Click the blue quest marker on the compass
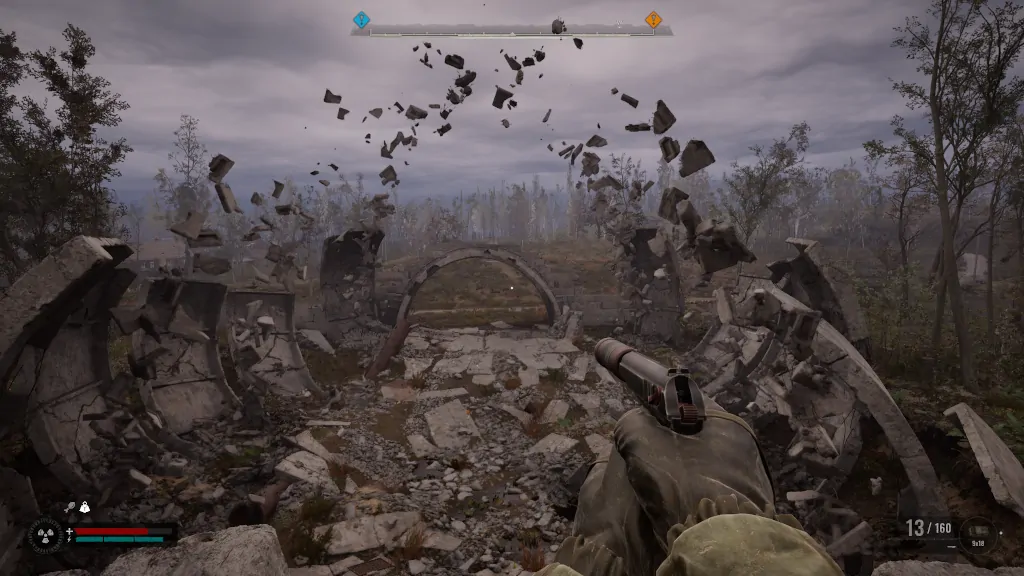 tap(362, 19)
